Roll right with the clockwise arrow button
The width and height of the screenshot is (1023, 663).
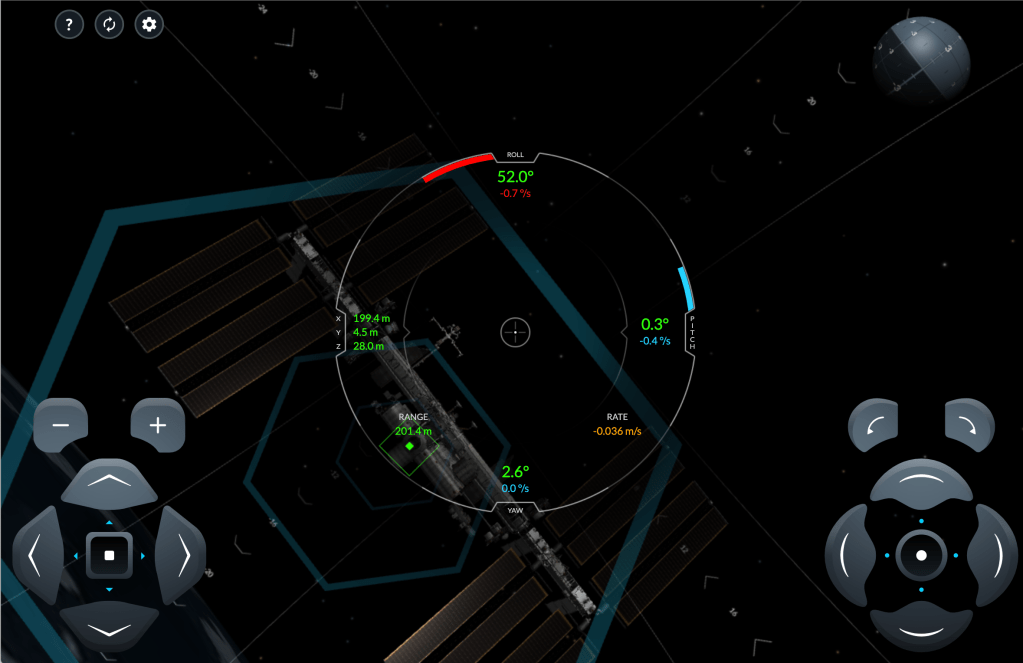point(969,425)
